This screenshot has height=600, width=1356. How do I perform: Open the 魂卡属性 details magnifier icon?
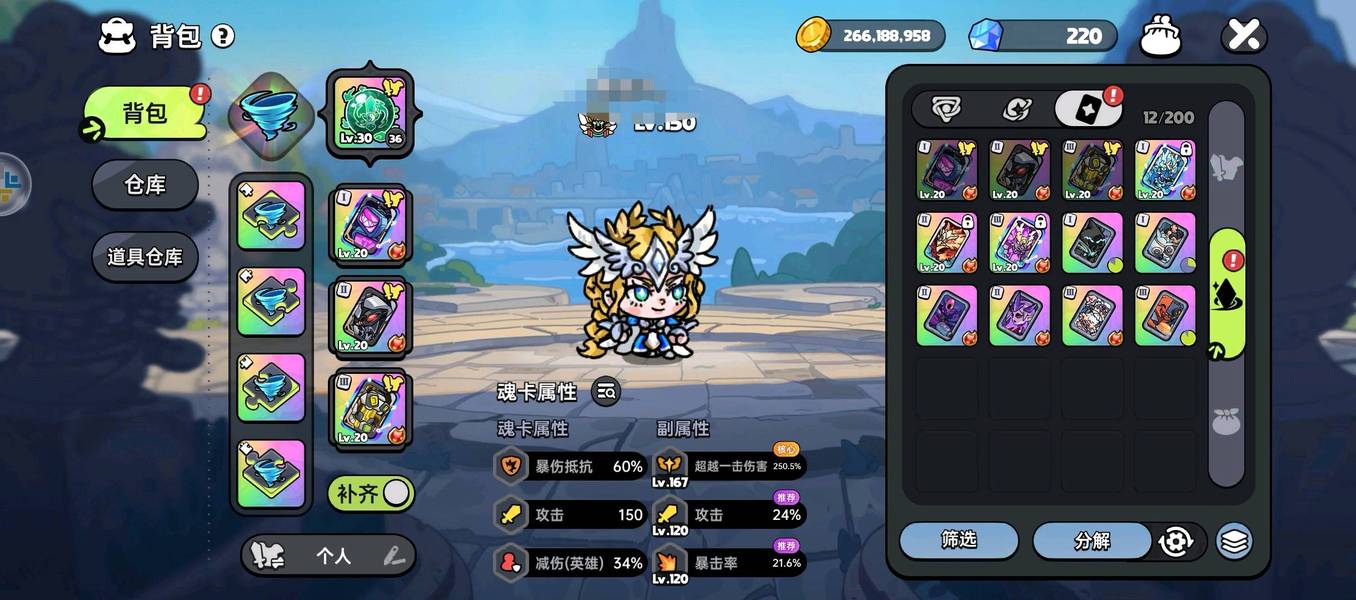605,392
